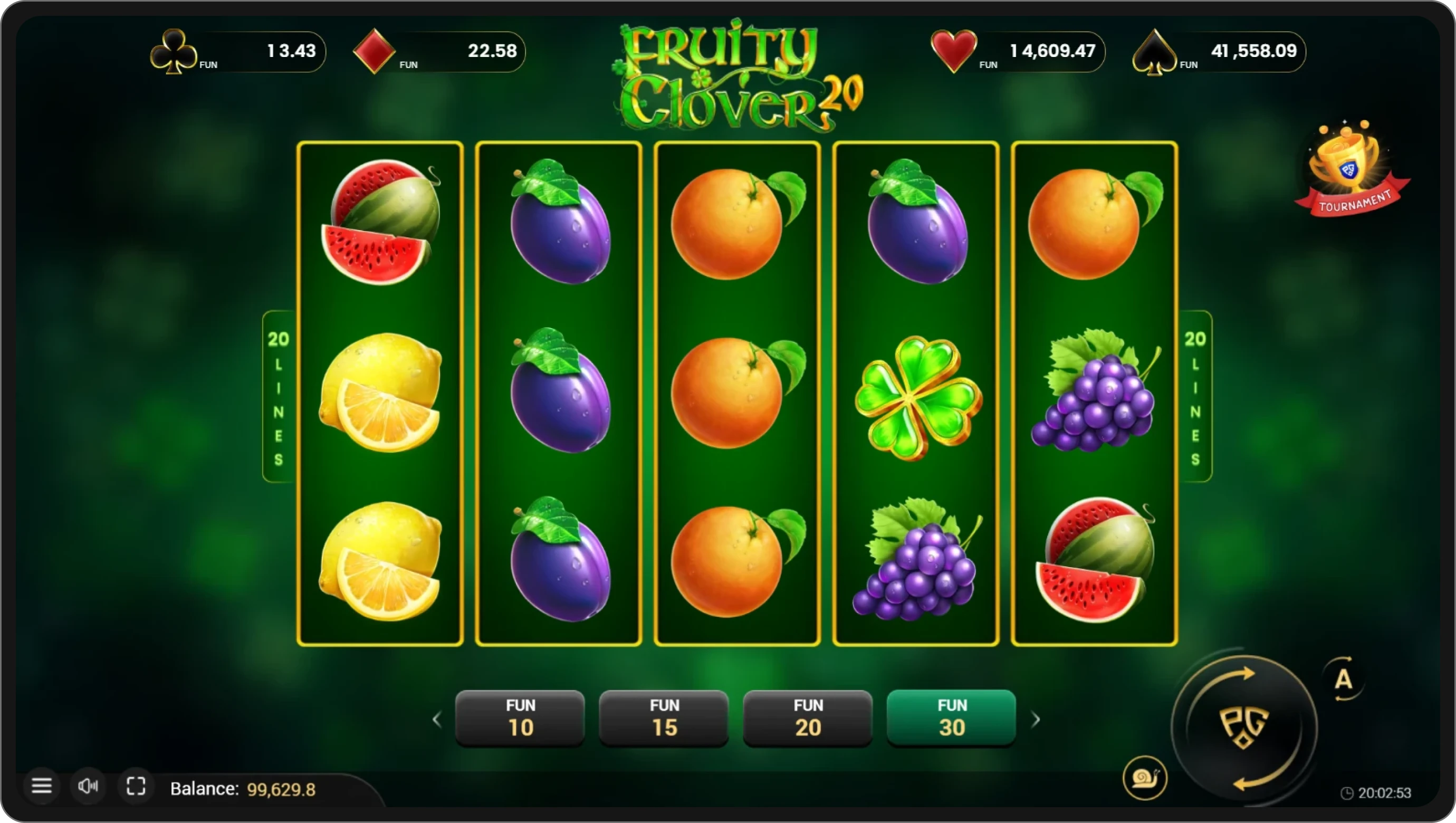Click the Balance display showing 99,629.8
Image resolution: width=1456 pixels, height=823 pixels.
[x=243, y=789]
